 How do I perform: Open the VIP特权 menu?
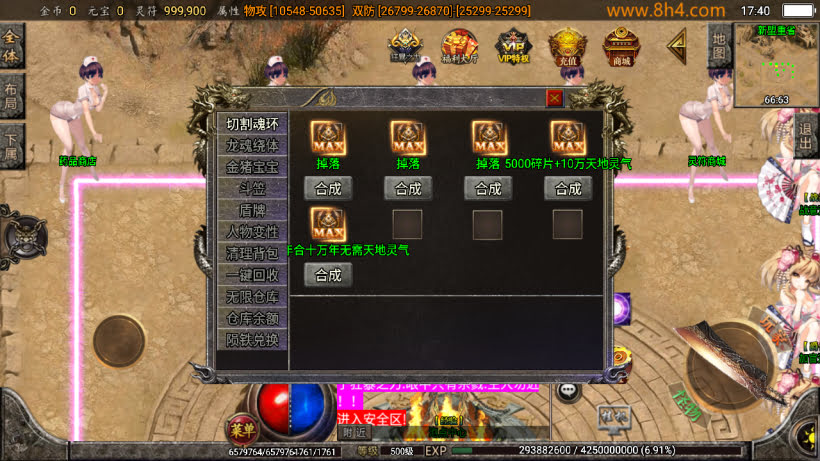pyautogui.click(x=514, y=46)
